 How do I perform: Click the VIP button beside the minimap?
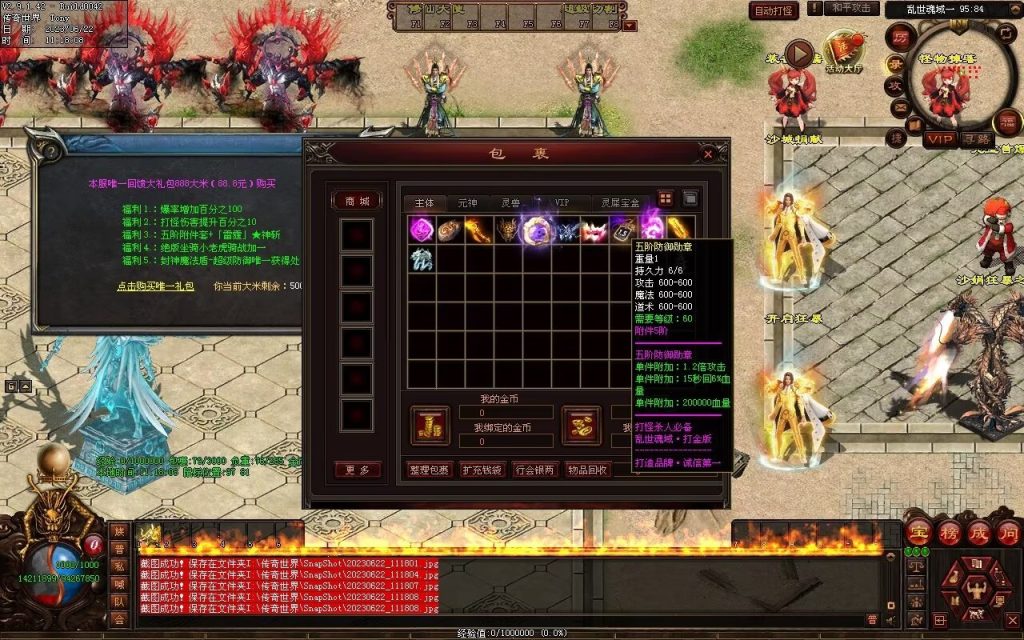click(x=939, y=138)
